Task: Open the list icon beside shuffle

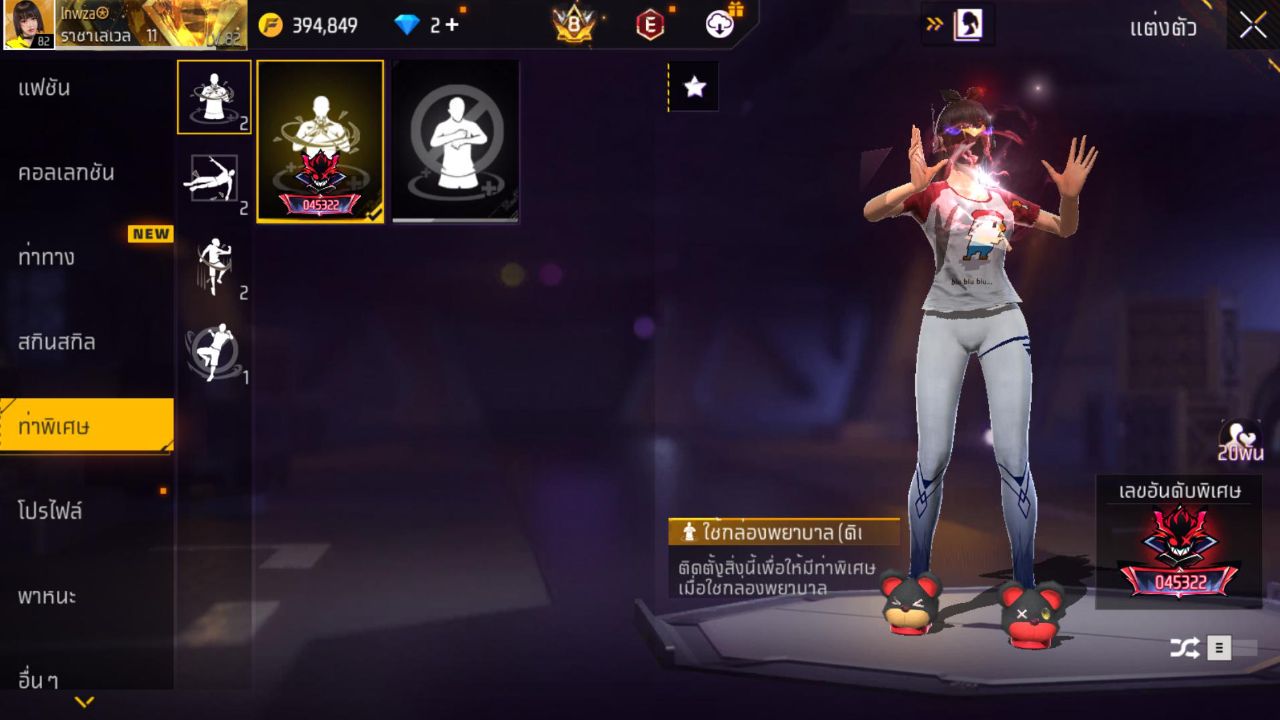Action: coord(1220,648)
